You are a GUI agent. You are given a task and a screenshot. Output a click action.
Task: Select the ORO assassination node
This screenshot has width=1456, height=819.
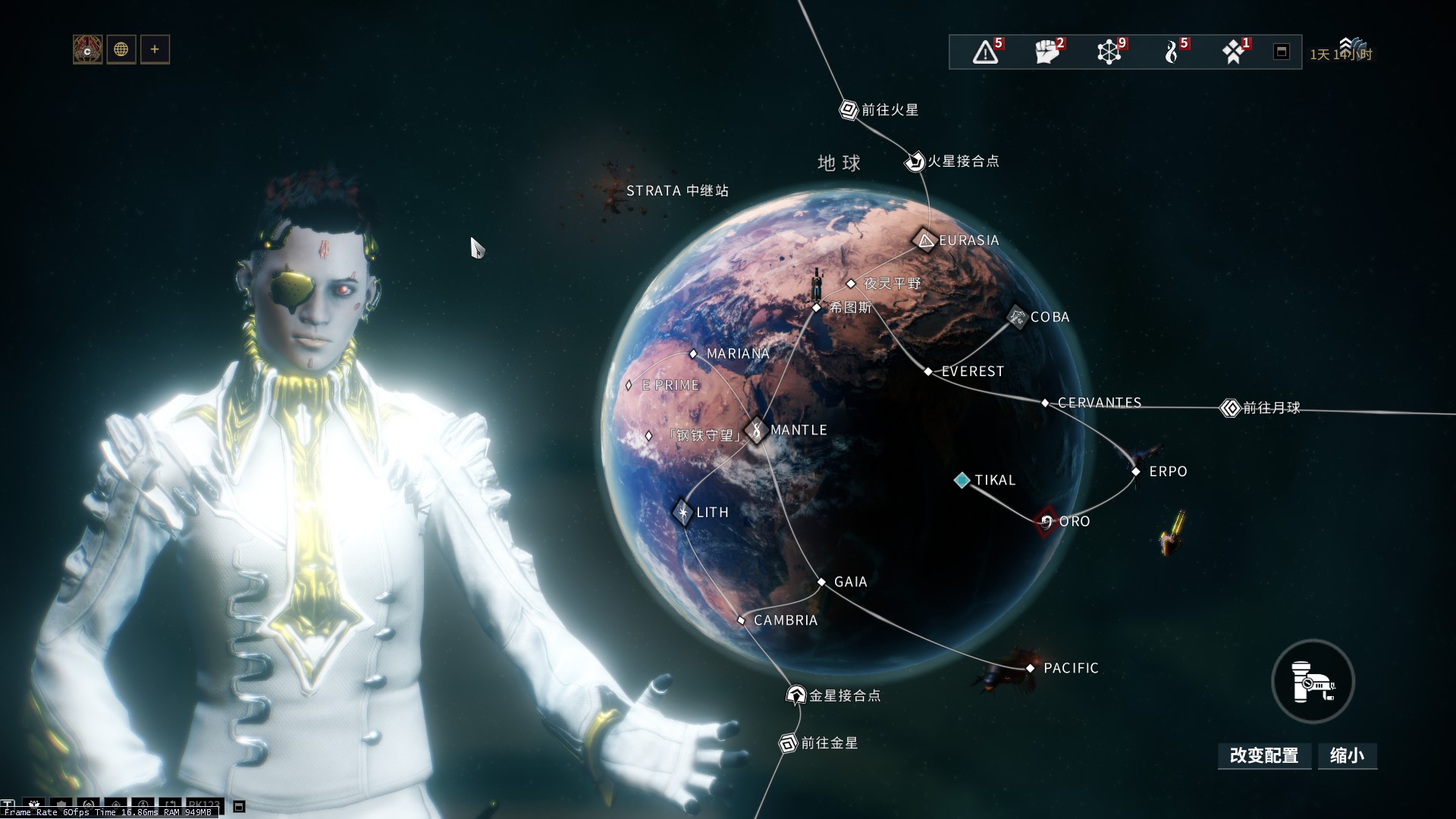[1046, 521]
